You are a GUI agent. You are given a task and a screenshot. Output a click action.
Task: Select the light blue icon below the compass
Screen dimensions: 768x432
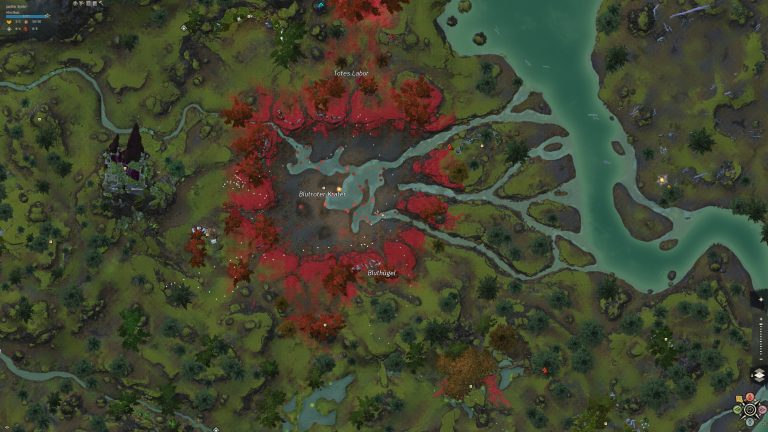click(x=748, y=421)
